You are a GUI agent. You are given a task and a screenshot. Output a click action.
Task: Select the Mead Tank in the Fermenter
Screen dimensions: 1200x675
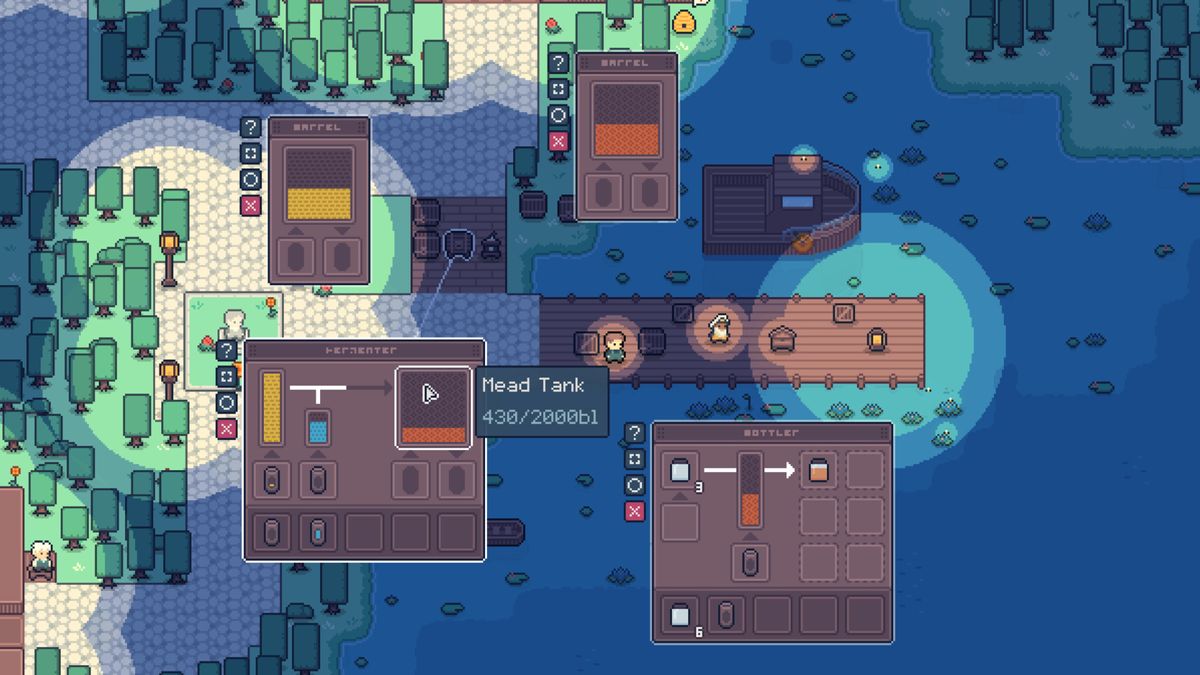(433, 408)
